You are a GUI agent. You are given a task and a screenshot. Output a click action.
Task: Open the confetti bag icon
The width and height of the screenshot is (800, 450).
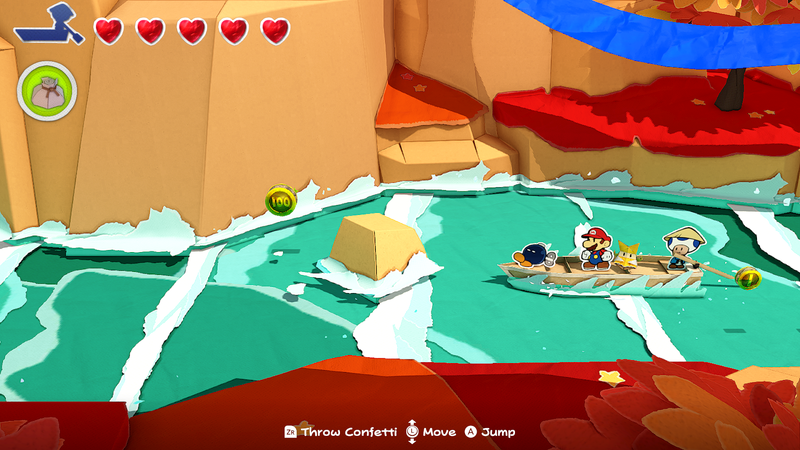[x=46, y=94]
